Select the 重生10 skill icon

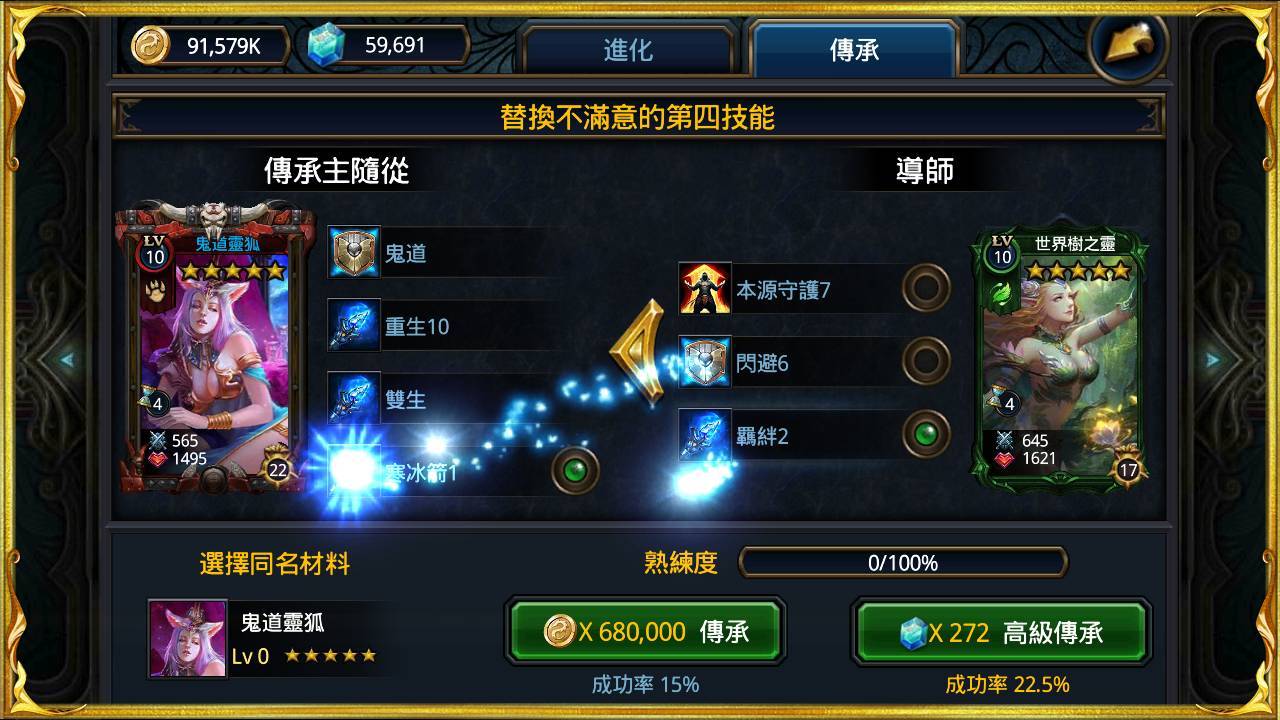tap(352, 327)
